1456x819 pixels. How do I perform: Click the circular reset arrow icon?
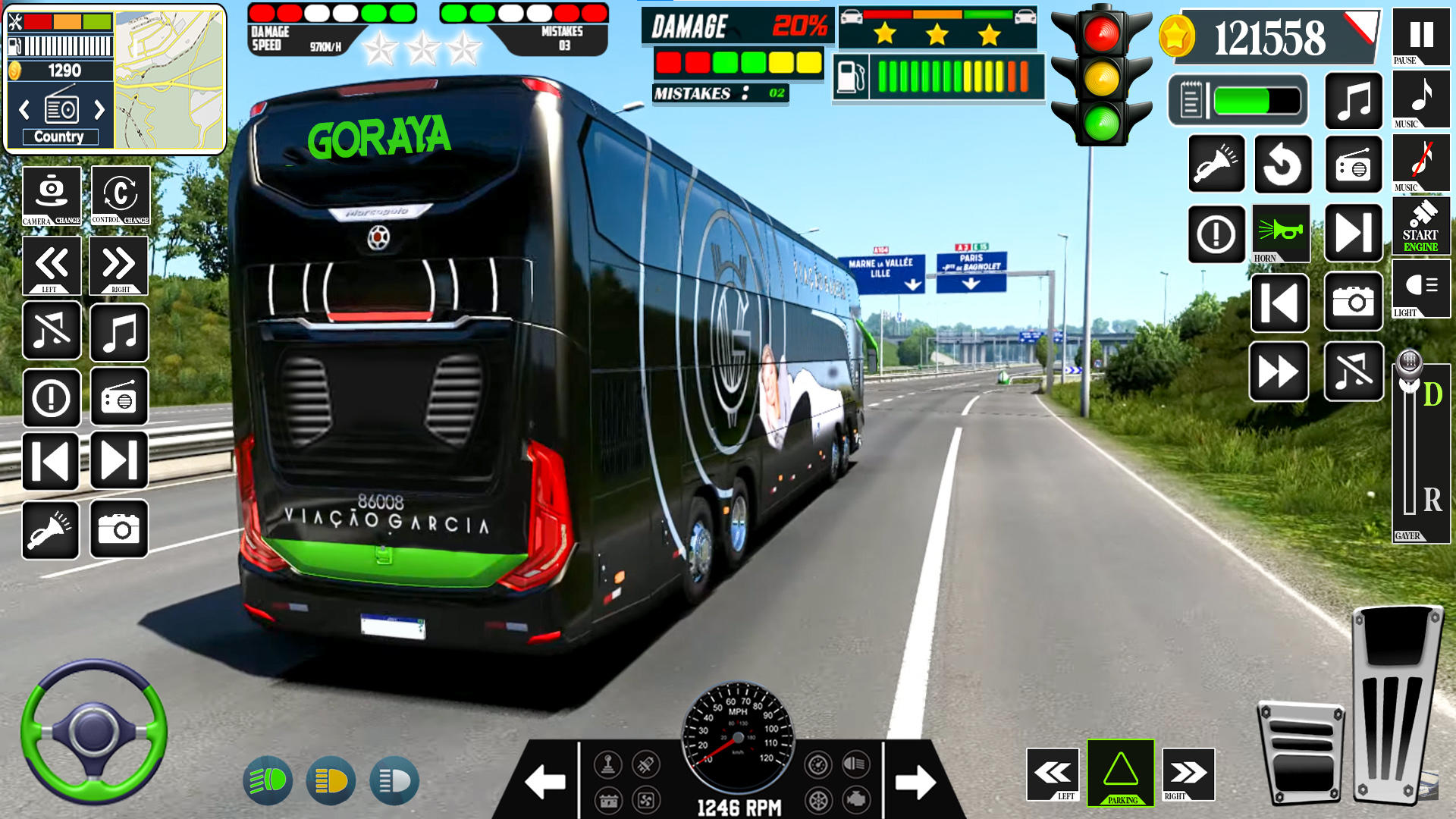1282,164
